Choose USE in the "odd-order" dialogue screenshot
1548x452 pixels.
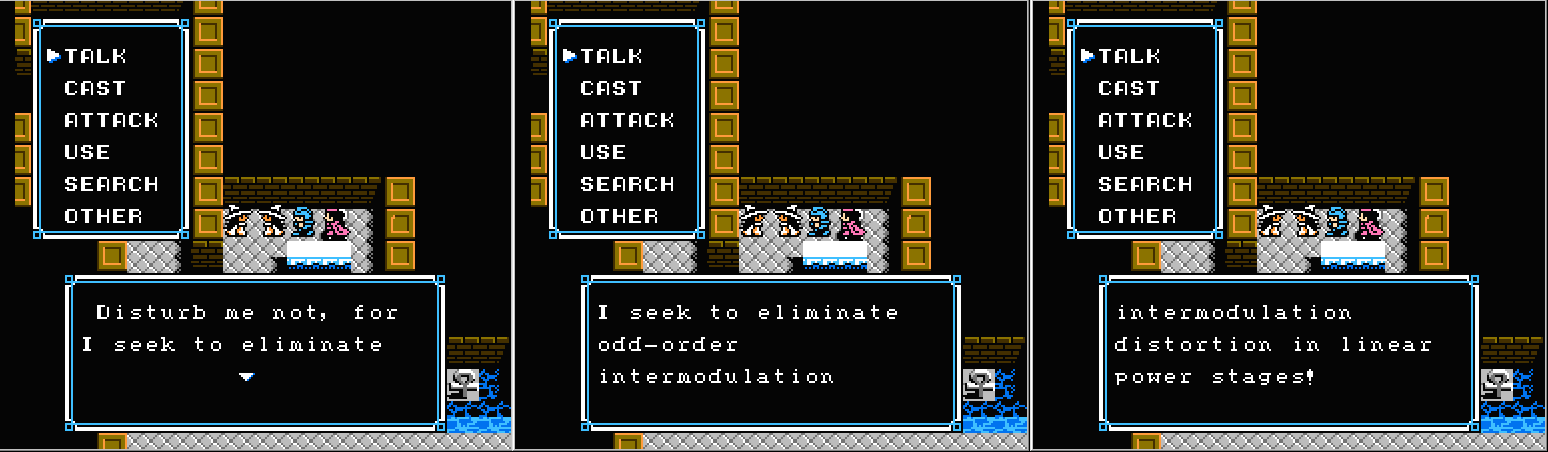(x=603, y=152)
